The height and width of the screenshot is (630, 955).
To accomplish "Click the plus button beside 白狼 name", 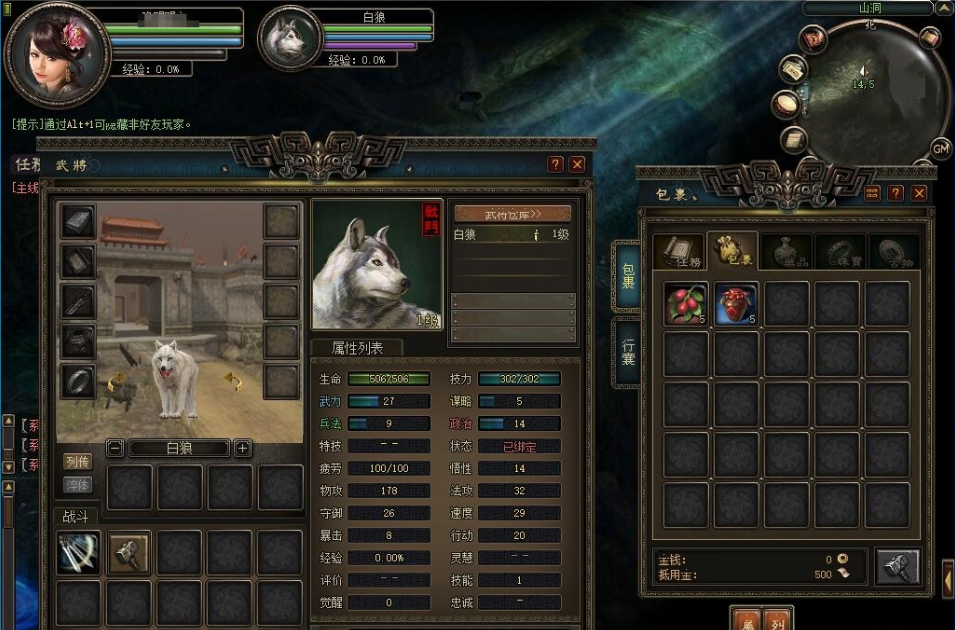I will (x=242, y=448).
